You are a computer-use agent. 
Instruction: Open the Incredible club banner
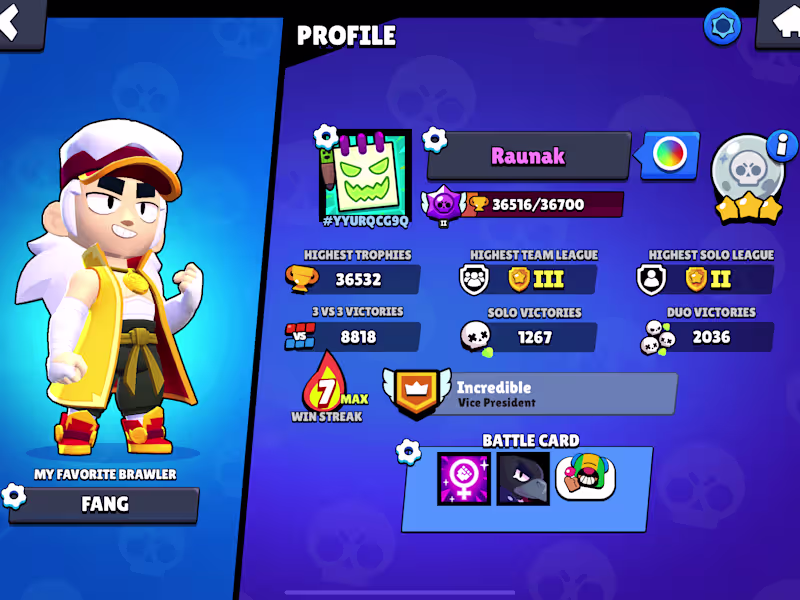click(530, 394)
